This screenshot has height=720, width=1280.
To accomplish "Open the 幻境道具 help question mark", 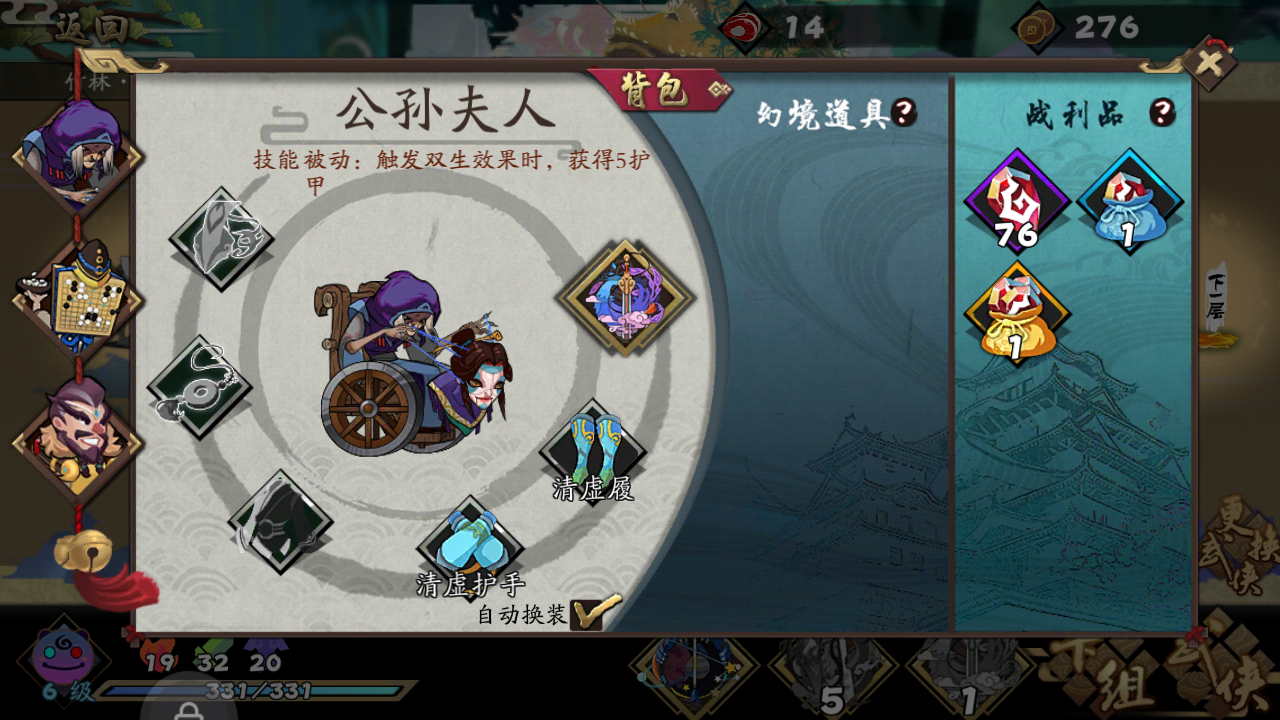I will click(905, 112).
